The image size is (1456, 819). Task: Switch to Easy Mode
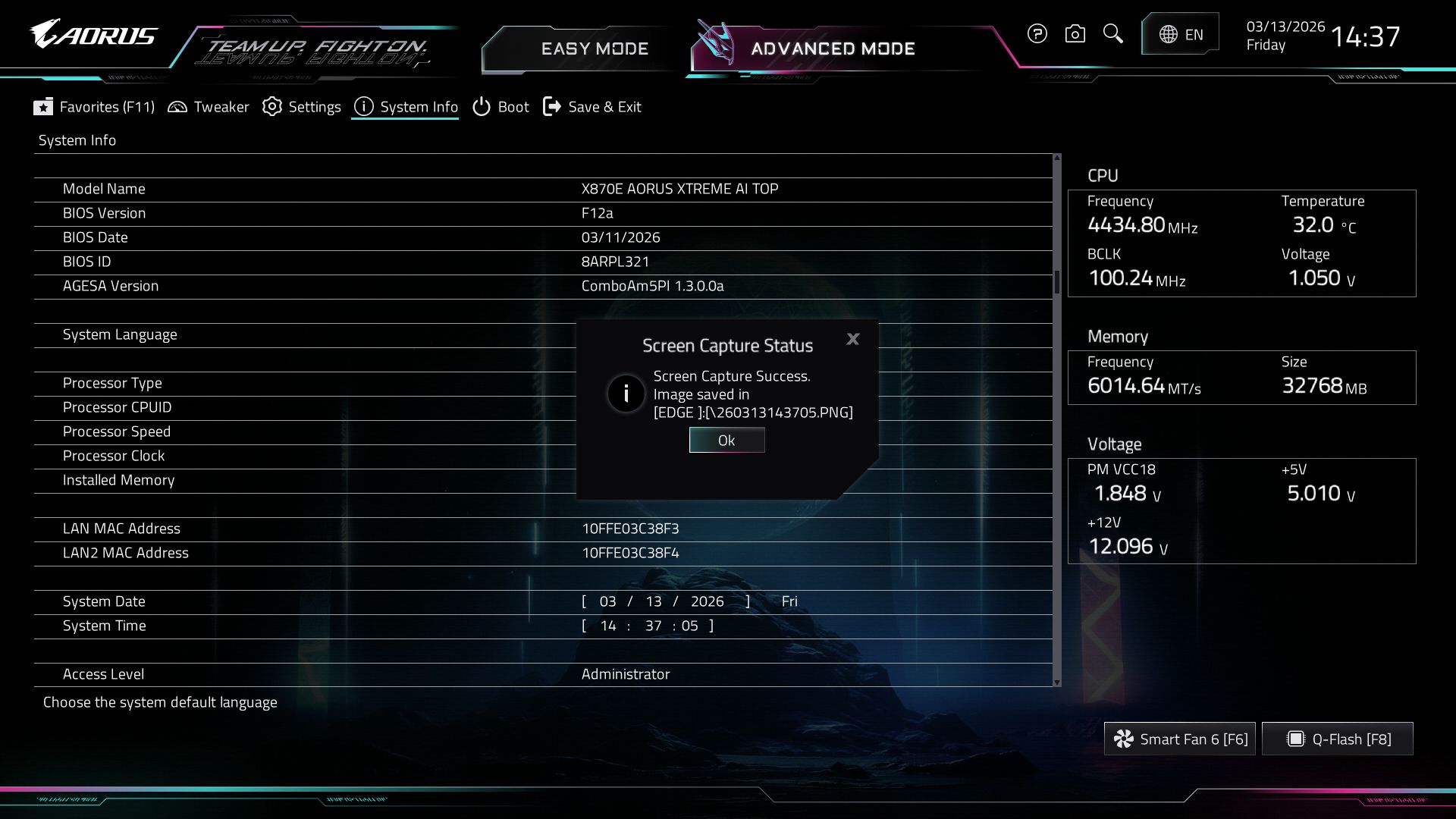tap(595, 49)
